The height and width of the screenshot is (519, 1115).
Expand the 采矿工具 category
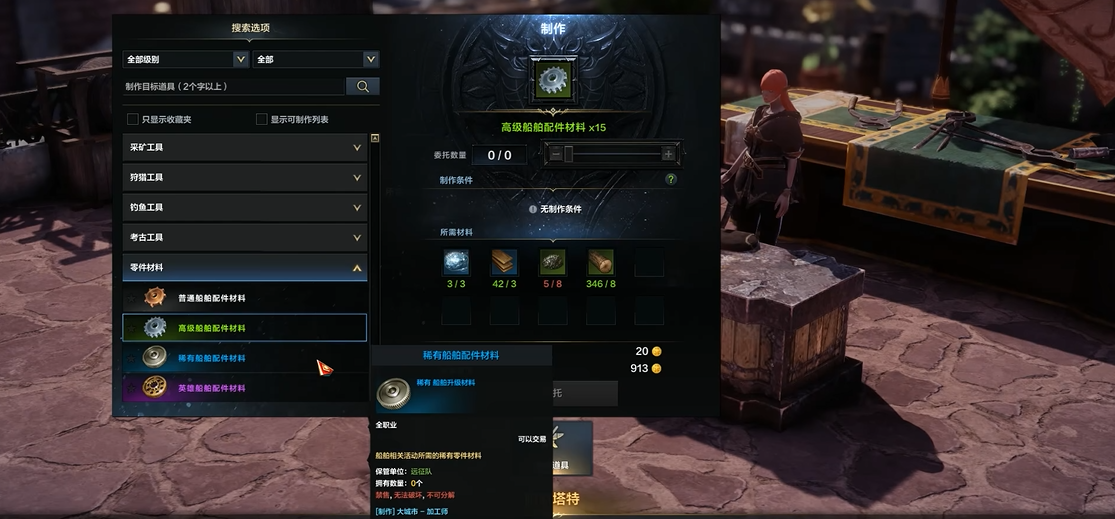245,148
